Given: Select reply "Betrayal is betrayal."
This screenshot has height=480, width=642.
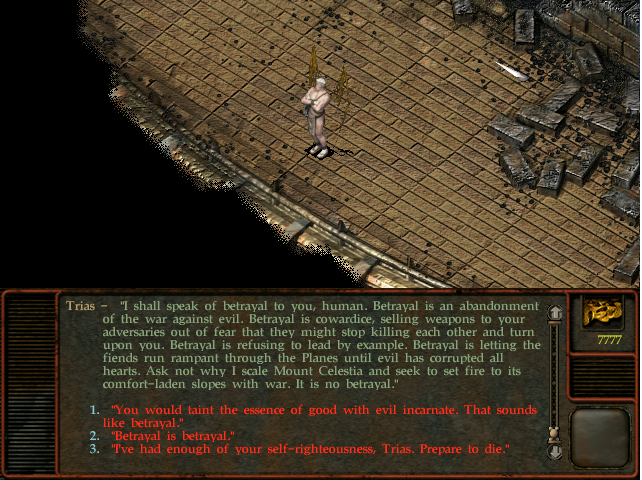Looking at the screenshot, I should (171, 436).
